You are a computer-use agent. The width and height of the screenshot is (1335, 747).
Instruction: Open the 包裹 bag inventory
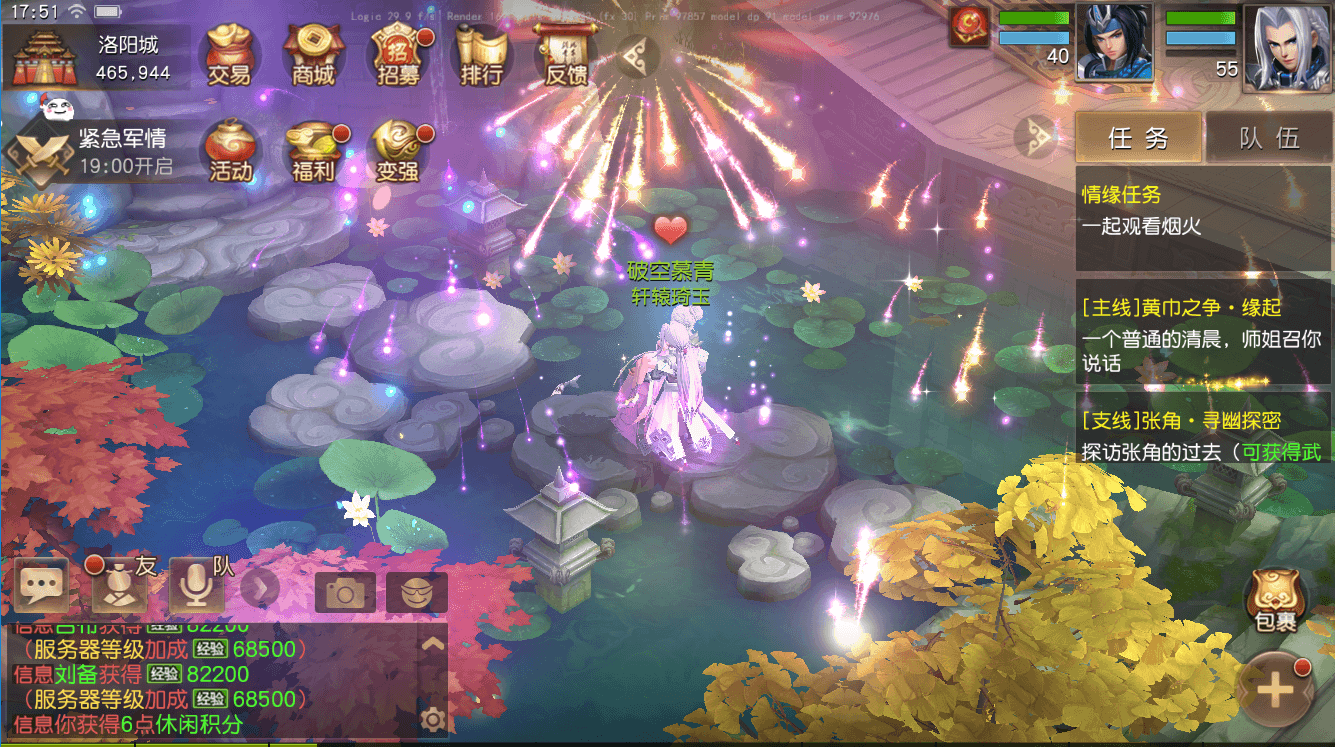tap(1275, 603)
